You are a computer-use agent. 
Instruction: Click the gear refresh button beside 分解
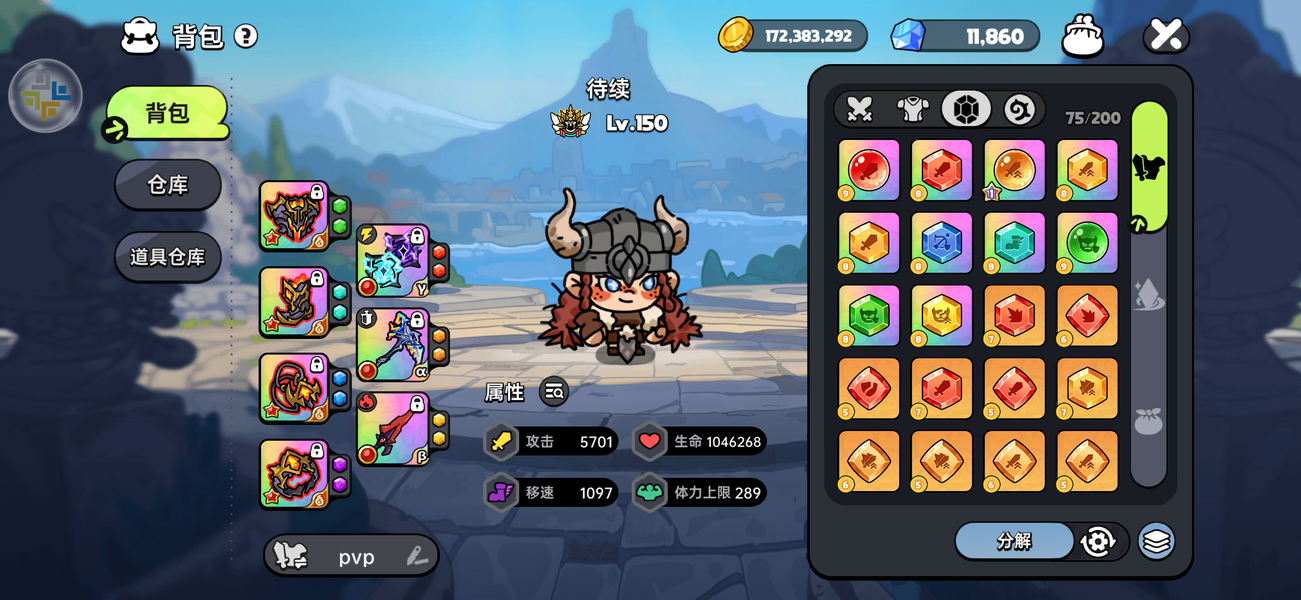click(x=1098, y=541)
